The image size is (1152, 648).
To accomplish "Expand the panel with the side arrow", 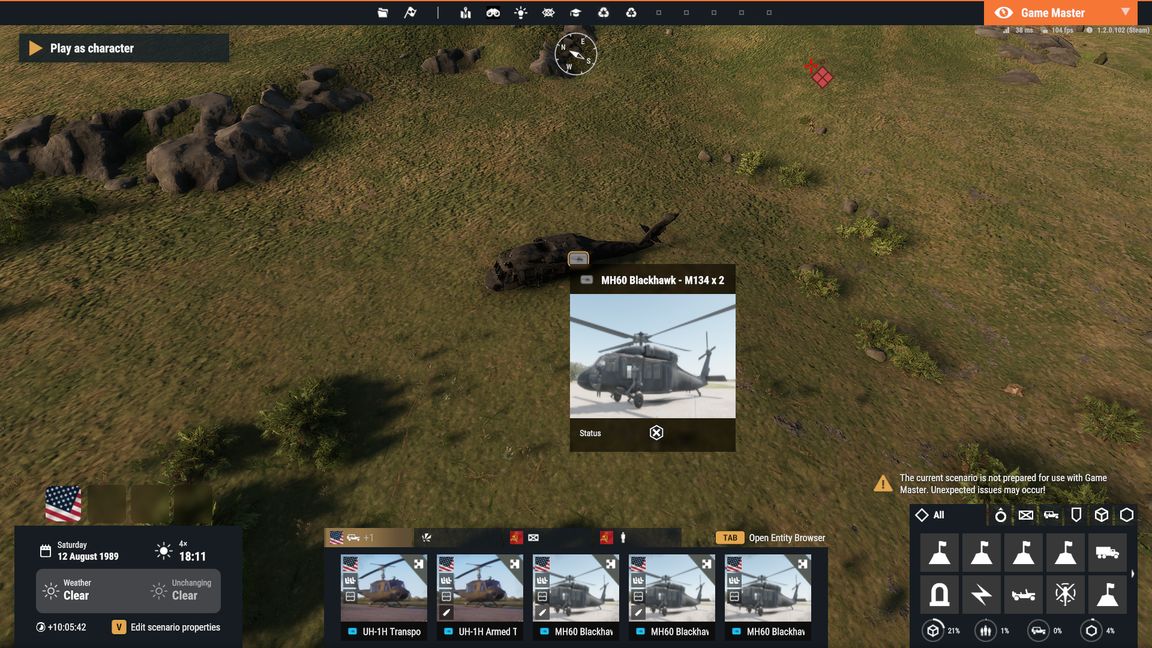I will [x=1133, y=574].
